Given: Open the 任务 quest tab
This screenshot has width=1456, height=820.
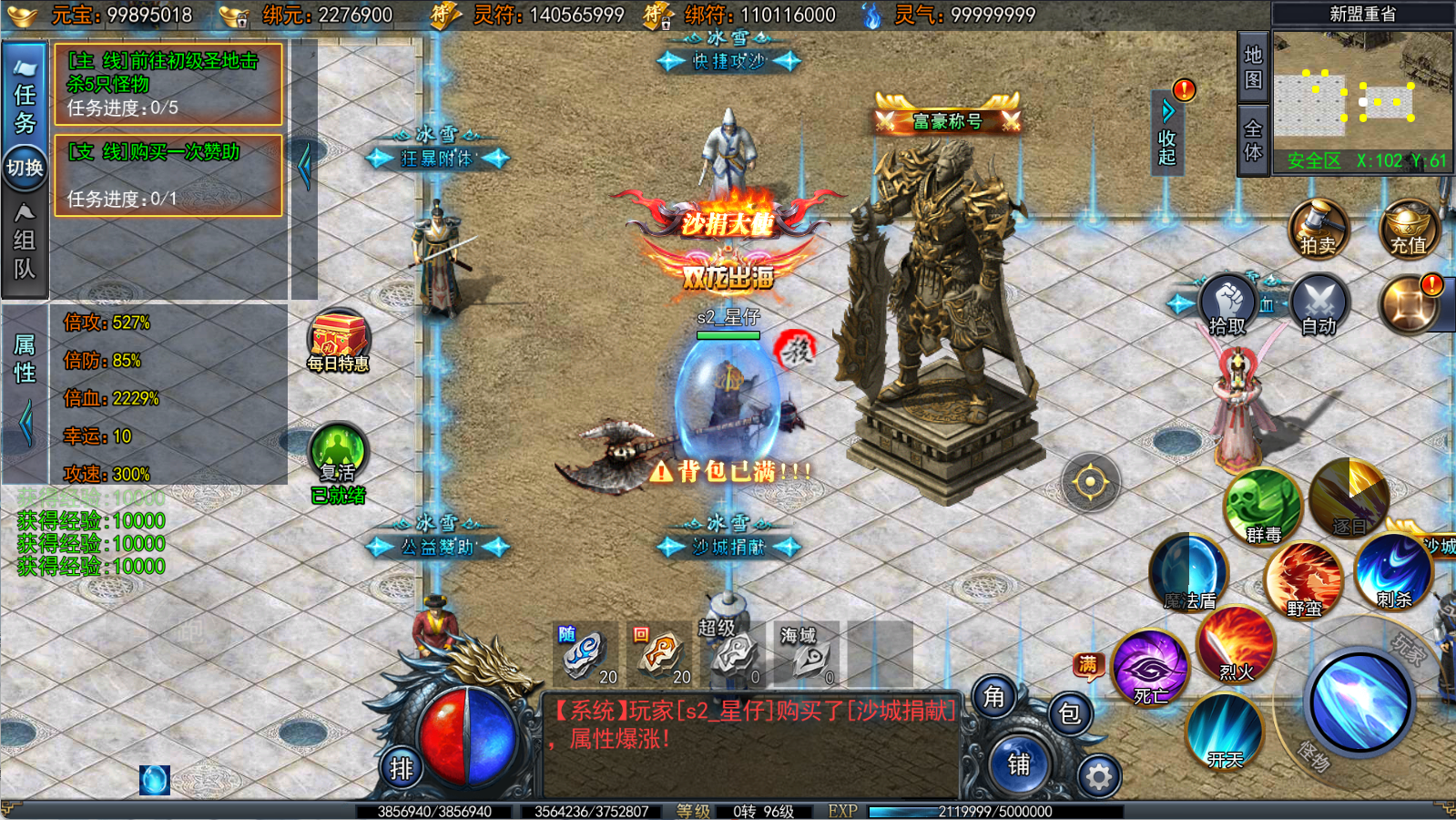Looking at the screenshot, I should pyautogui.click(x=25, y=96).
